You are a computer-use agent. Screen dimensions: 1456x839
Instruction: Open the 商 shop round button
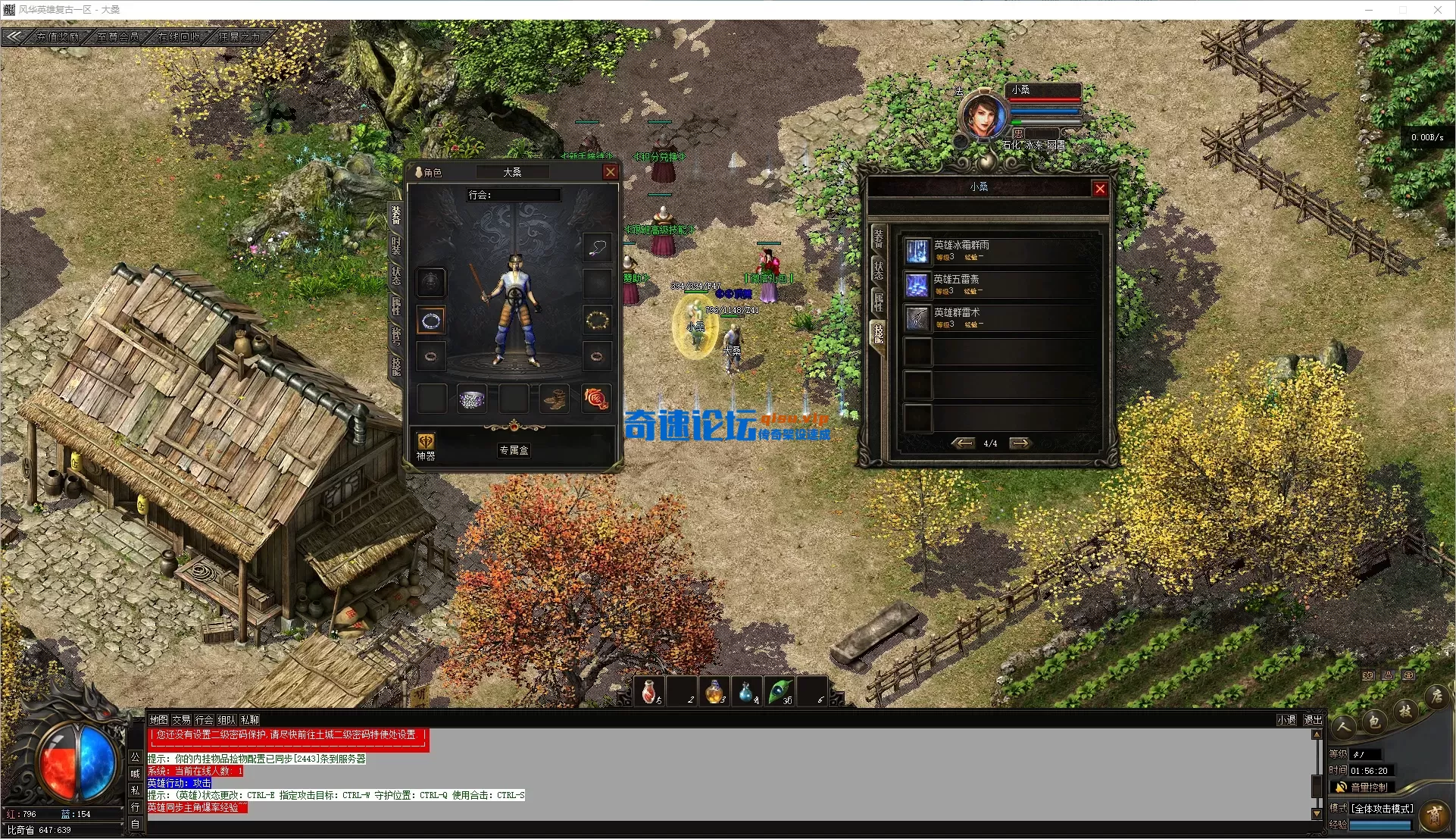pyautogui.click(x=1434, y=816)
